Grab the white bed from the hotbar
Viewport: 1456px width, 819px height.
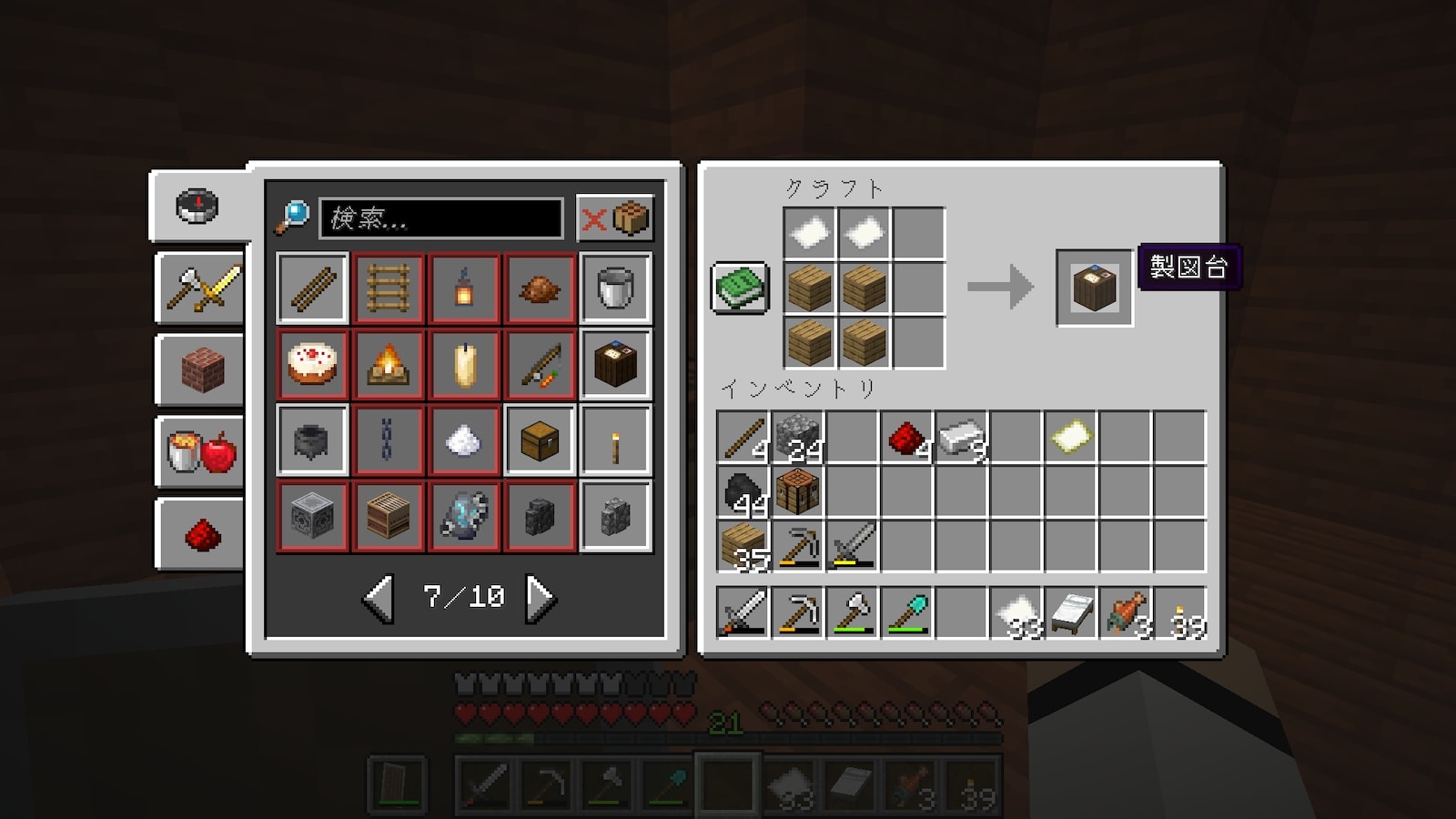(x=1070, y=612)
